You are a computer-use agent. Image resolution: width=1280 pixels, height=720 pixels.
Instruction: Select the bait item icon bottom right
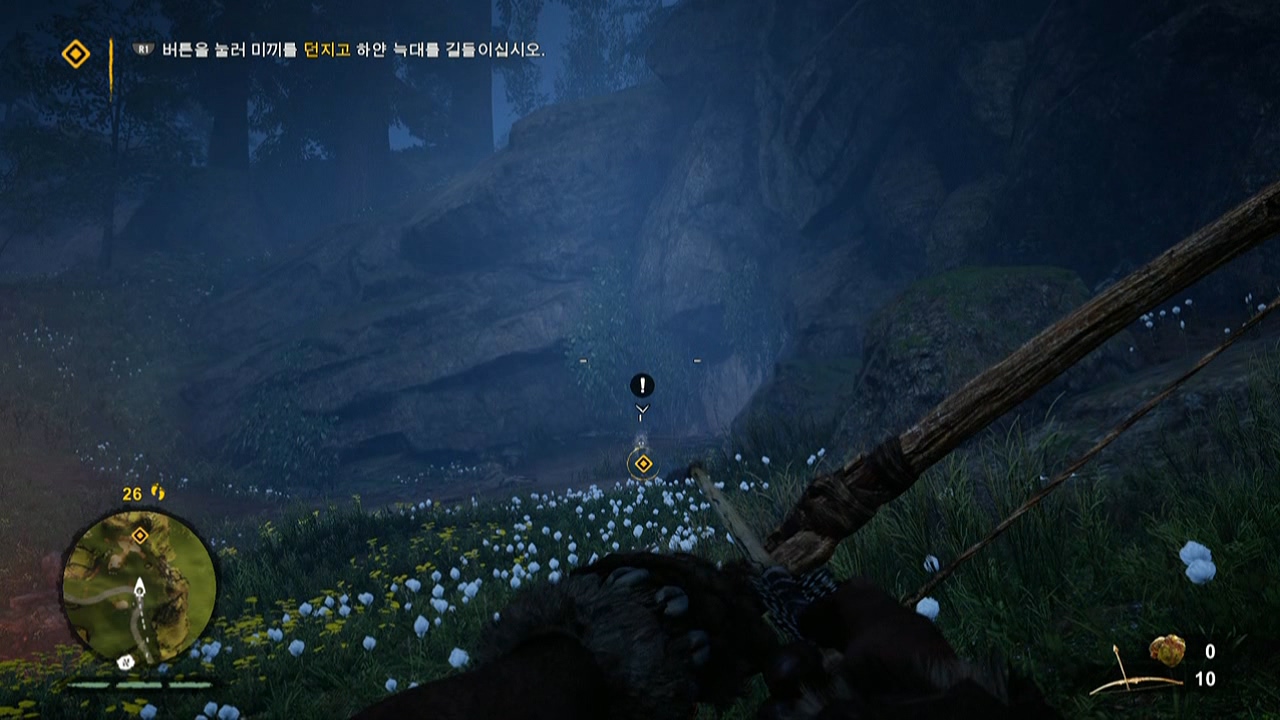click(1169, 651)
